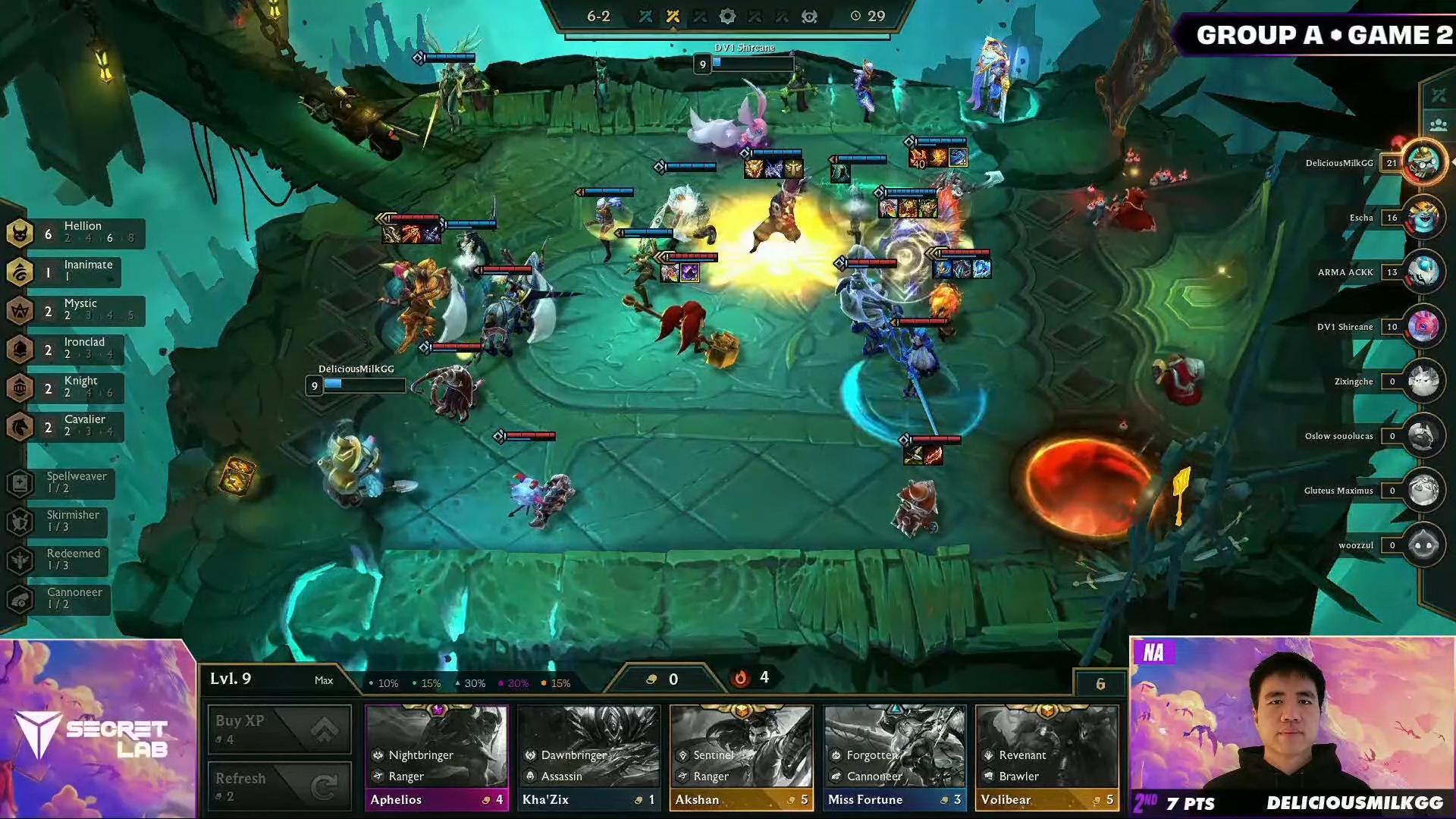Screen dimensions: 1456x819
Task: Click the Buy XP button
Action: [x=279, y=729]
